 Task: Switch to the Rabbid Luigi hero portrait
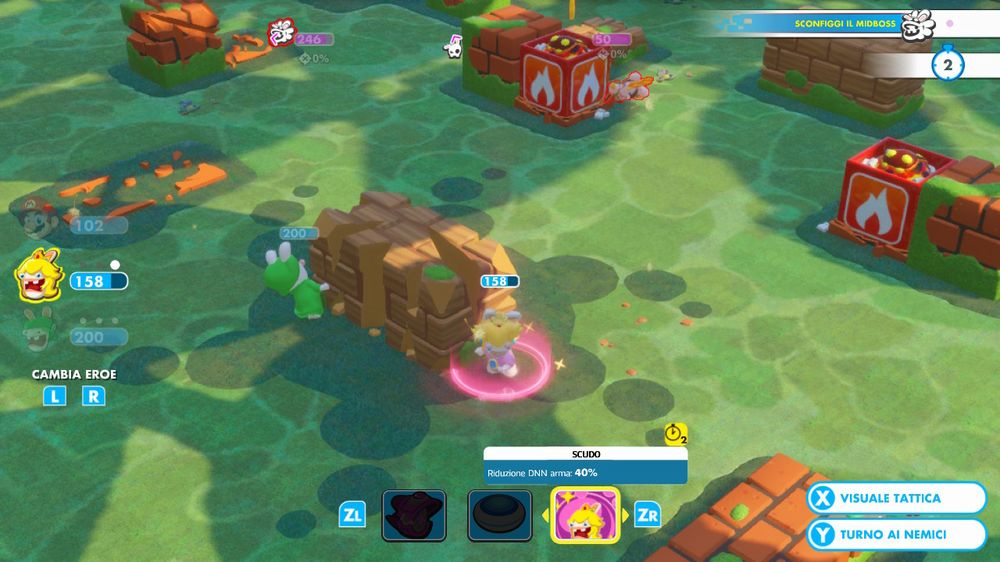click(x=36, y=330)
